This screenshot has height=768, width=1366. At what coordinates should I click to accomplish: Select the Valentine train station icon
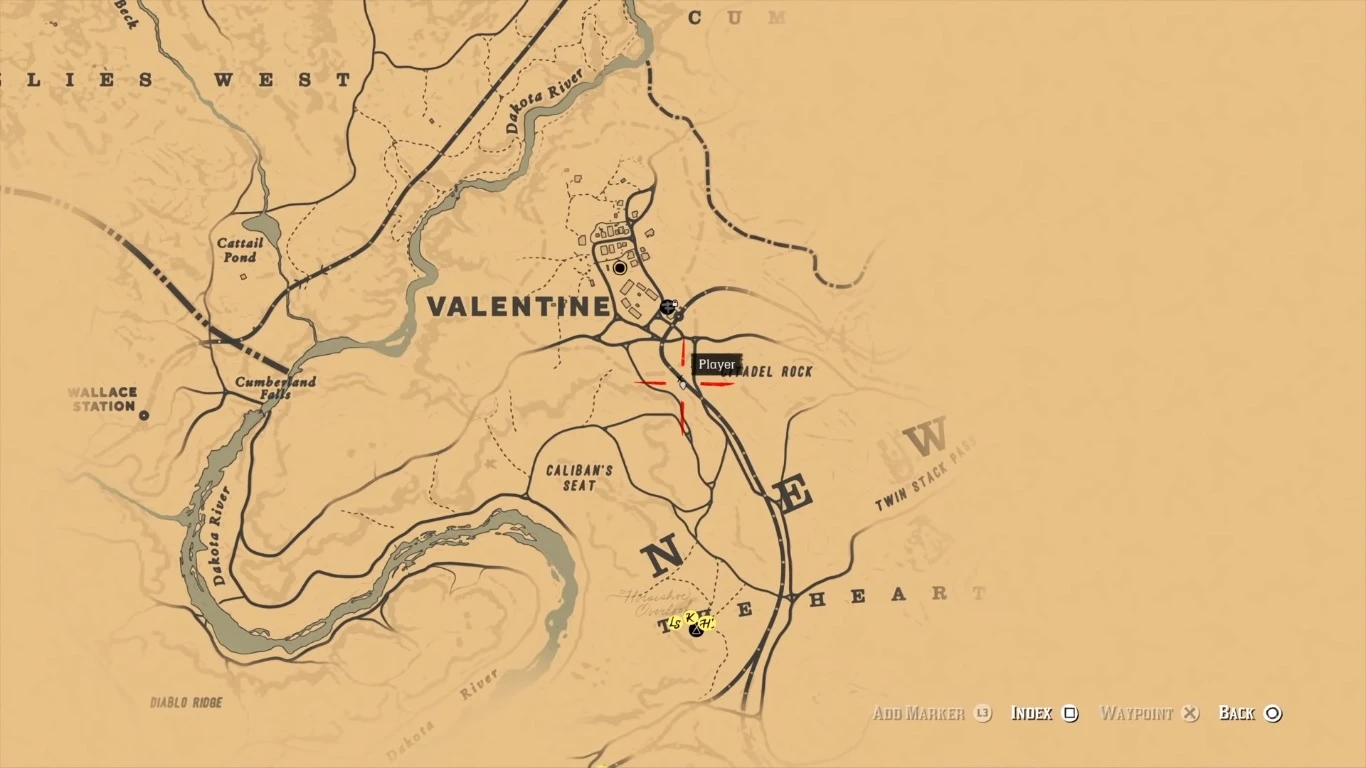tap(667, 307)
